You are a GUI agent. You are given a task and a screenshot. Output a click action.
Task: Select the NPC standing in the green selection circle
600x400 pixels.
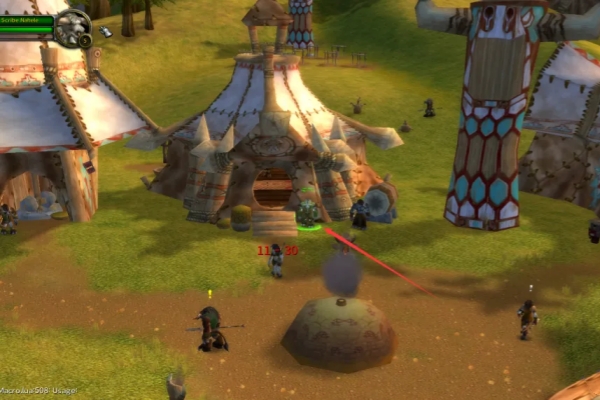click(x=307, y=213)
